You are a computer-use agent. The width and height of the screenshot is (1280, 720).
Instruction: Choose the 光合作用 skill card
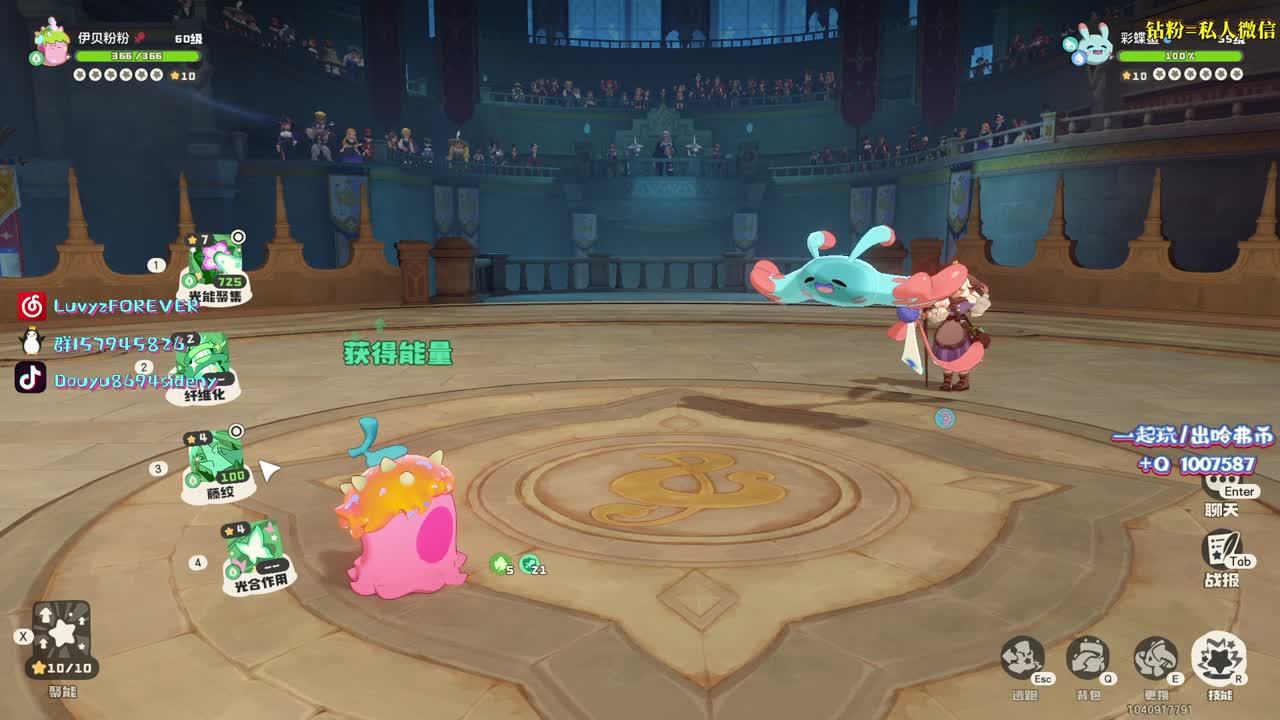(x=256, y=556)
